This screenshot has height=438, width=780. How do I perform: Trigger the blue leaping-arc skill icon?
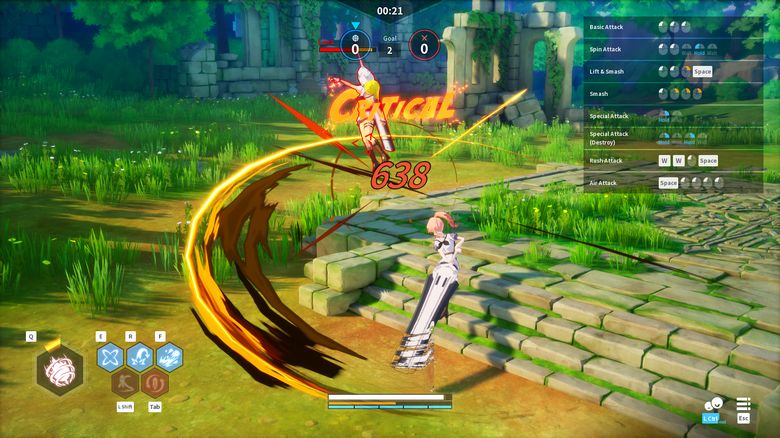(x=140, y=357)
